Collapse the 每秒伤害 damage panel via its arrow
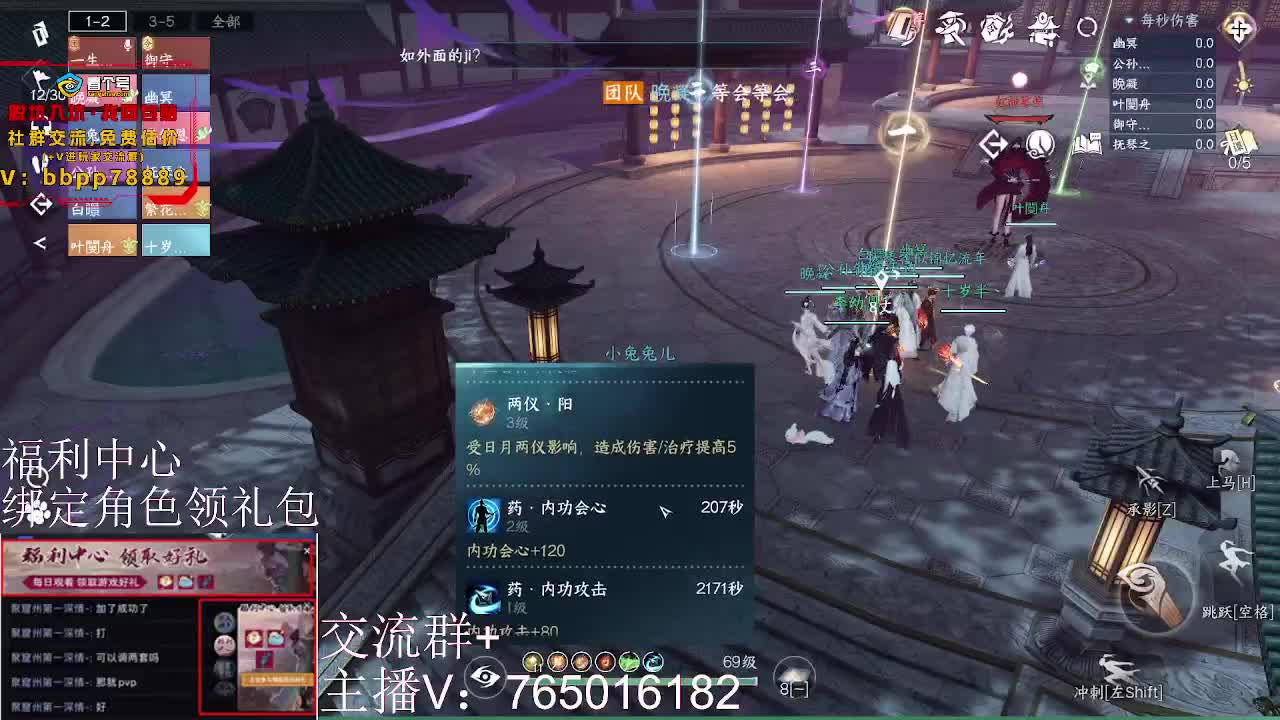Image resolution: width=1280 pixels, height=720 pixels. point(1131,19)
